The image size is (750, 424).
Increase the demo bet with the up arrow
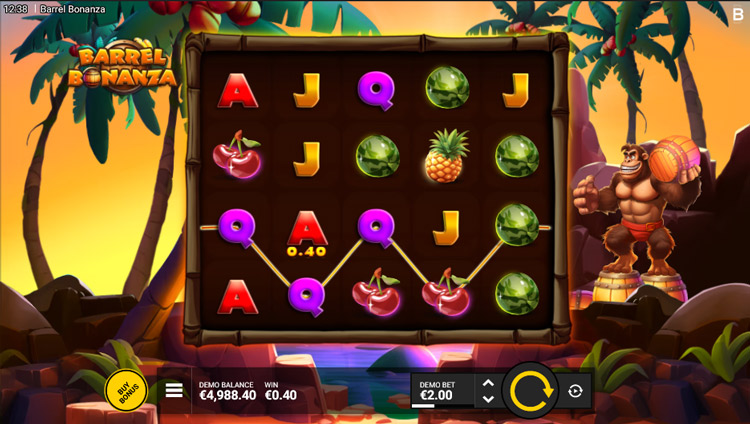point(488,382)
